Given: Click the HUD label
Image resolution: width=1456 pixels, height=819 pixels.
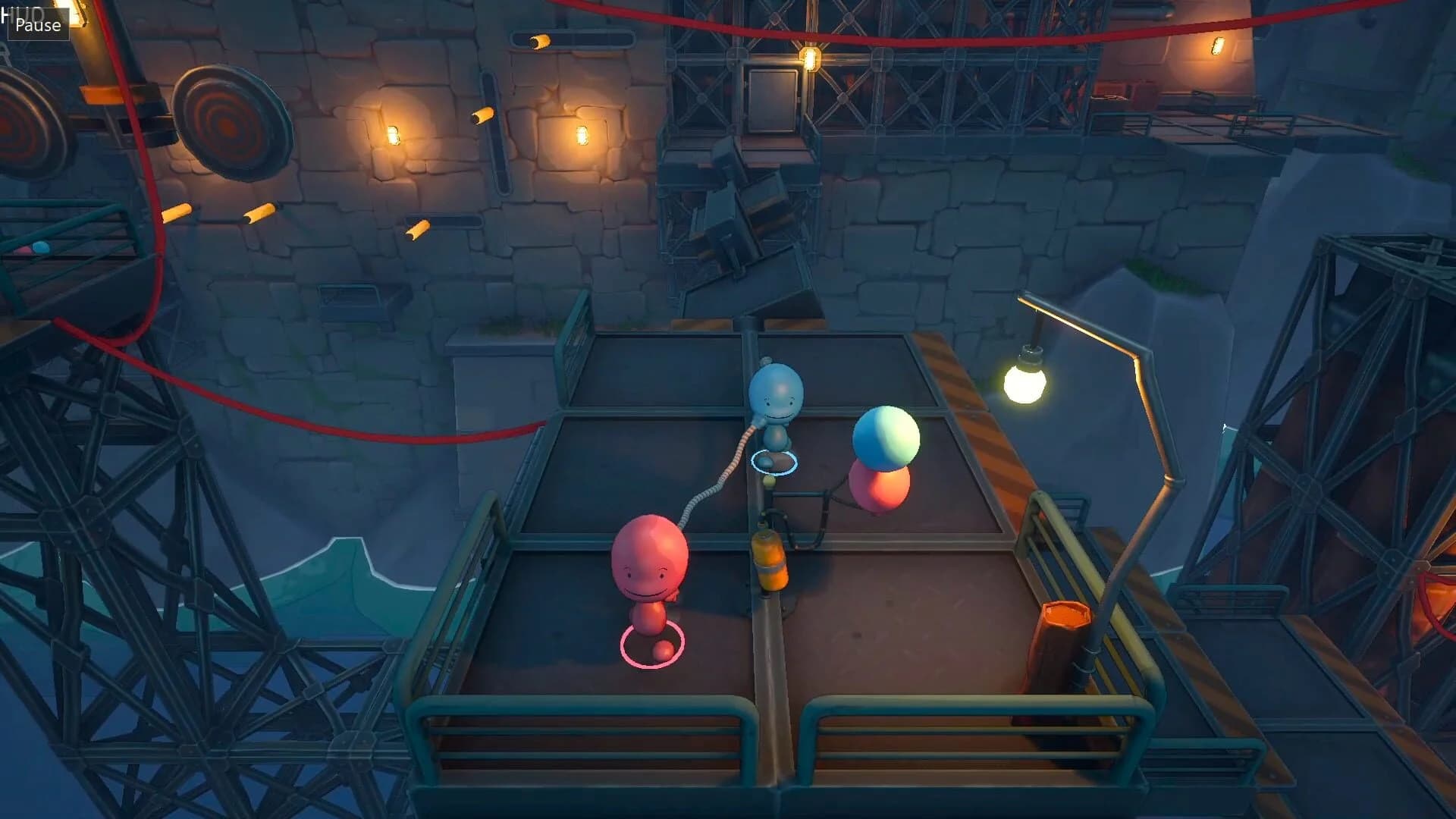Looking at the screenshot, I should coord(20,8).
